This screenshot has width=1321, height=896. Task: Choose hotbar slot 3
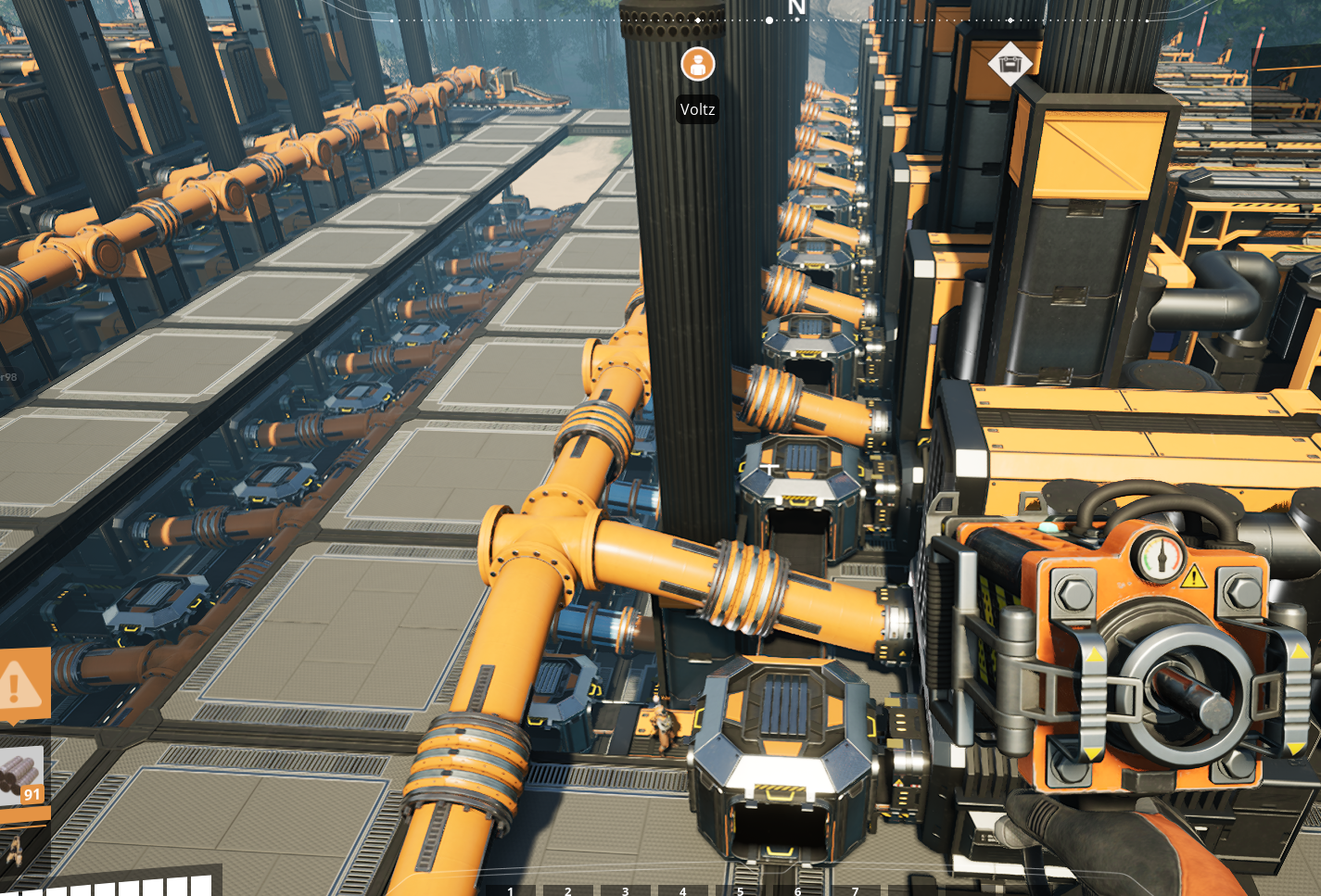click(626, 890)
